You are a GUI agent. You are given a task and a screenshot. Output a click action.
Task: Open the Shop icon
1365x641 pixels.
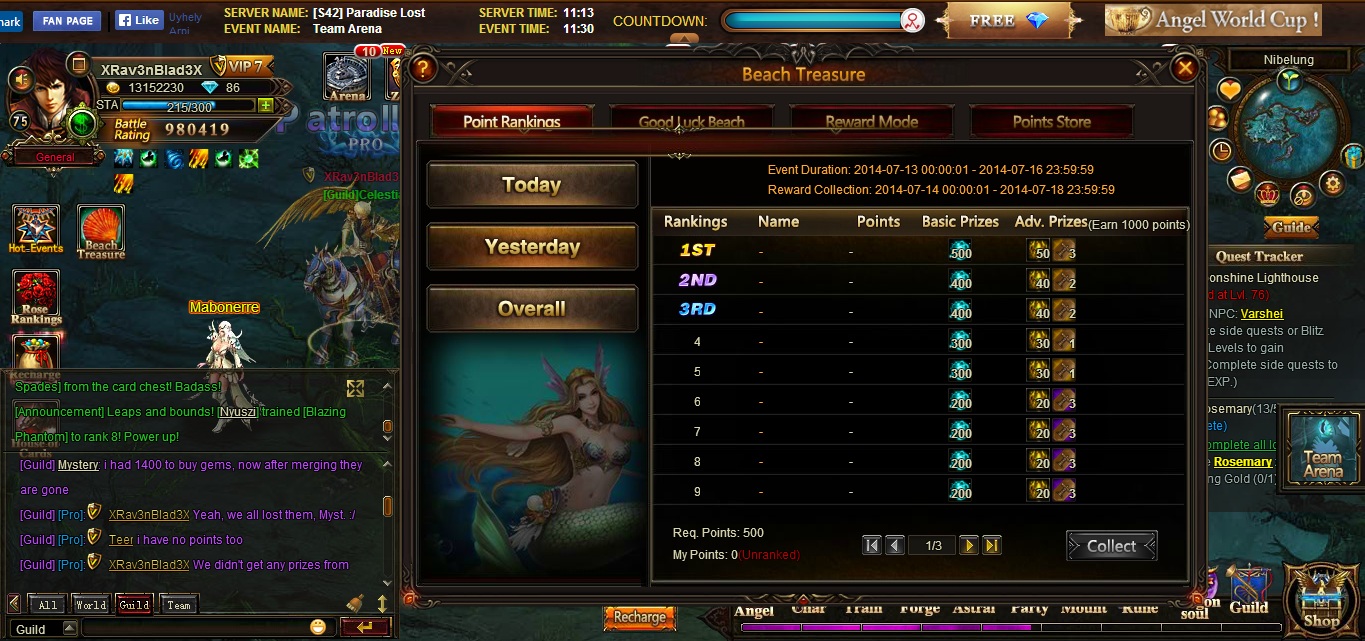1321,600
